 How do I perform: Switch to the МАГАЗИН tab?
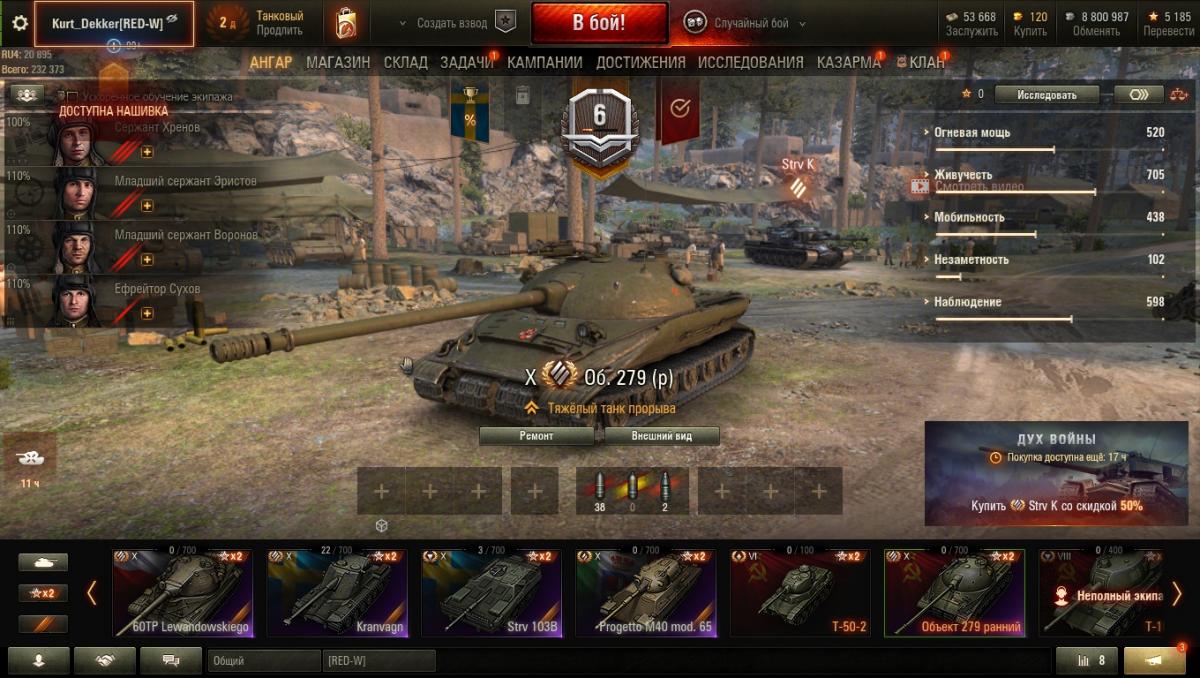(x=338, y=62)
